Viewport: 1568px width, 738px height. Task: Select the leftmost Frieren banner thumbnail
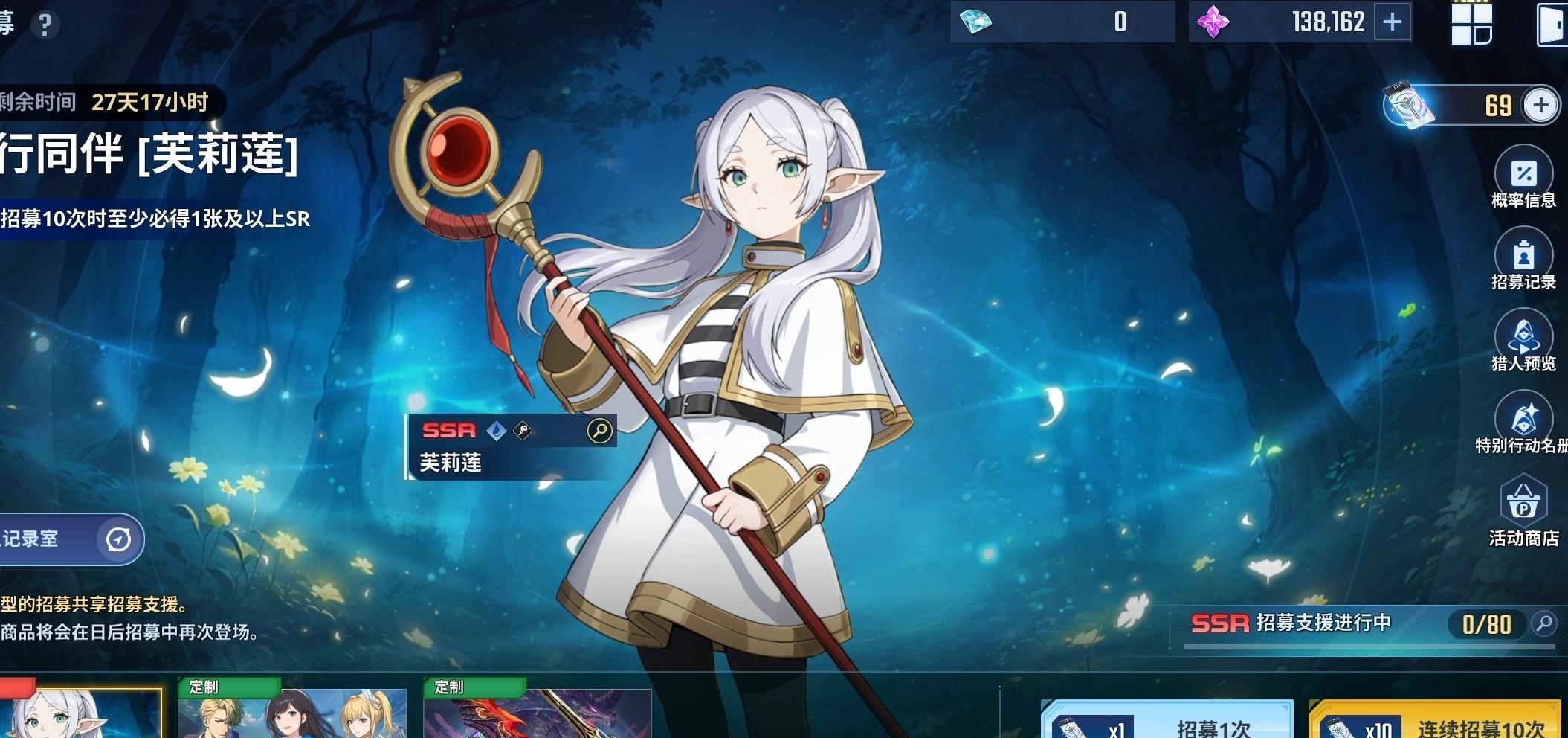click(78, 714)
